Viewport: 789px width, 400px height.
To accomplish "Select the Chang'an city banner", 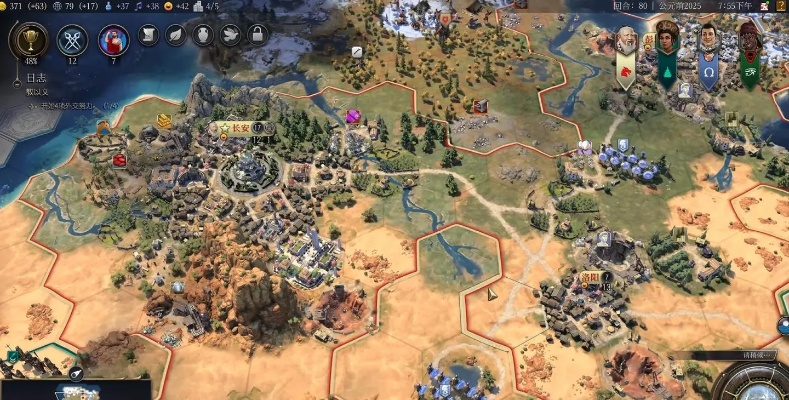I will (239, 128).
